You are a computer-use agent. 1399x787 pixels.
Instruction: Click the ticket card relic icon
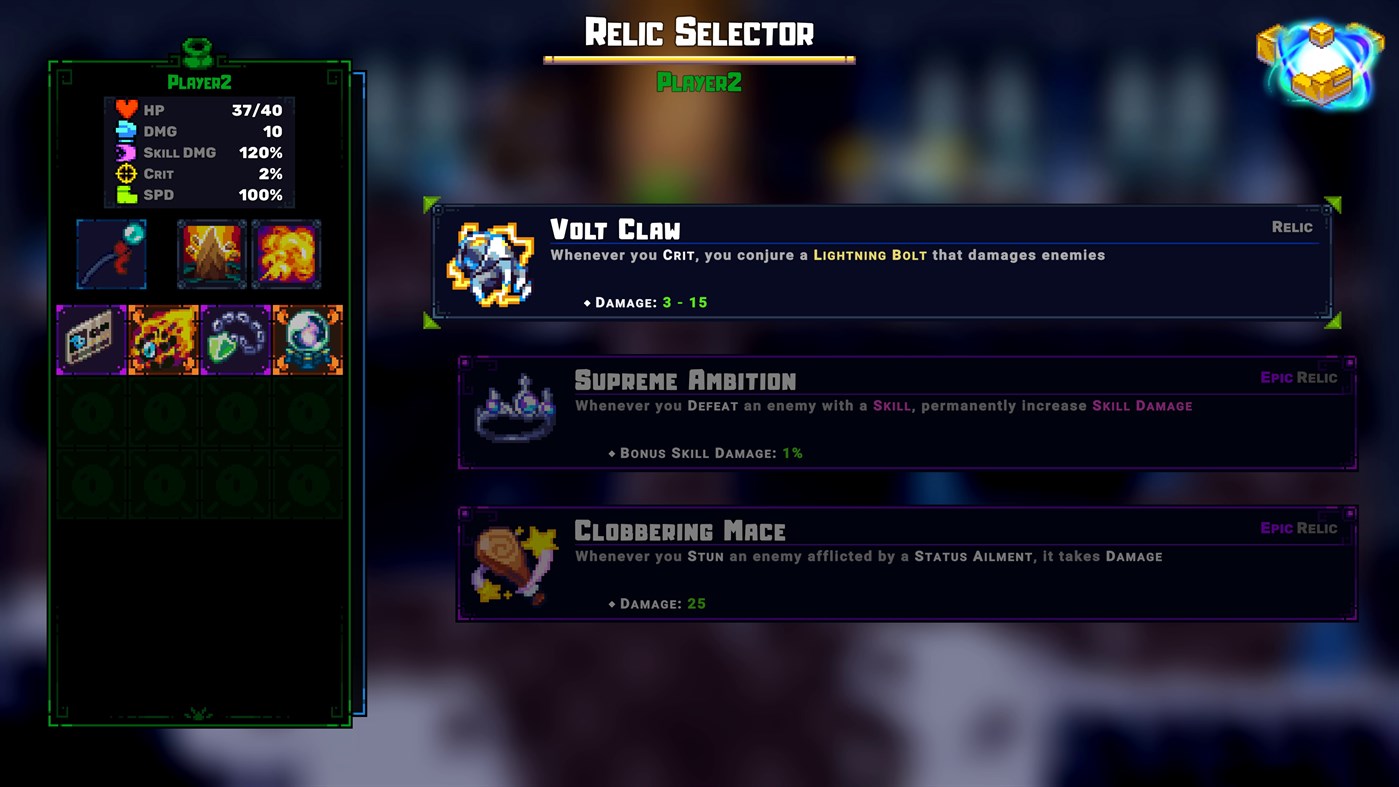point(91,339)
